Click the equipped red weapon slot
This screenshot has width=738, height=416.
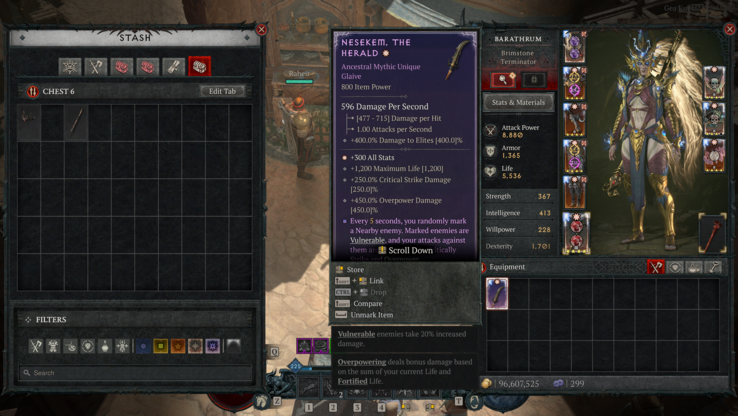pos(712,232)
